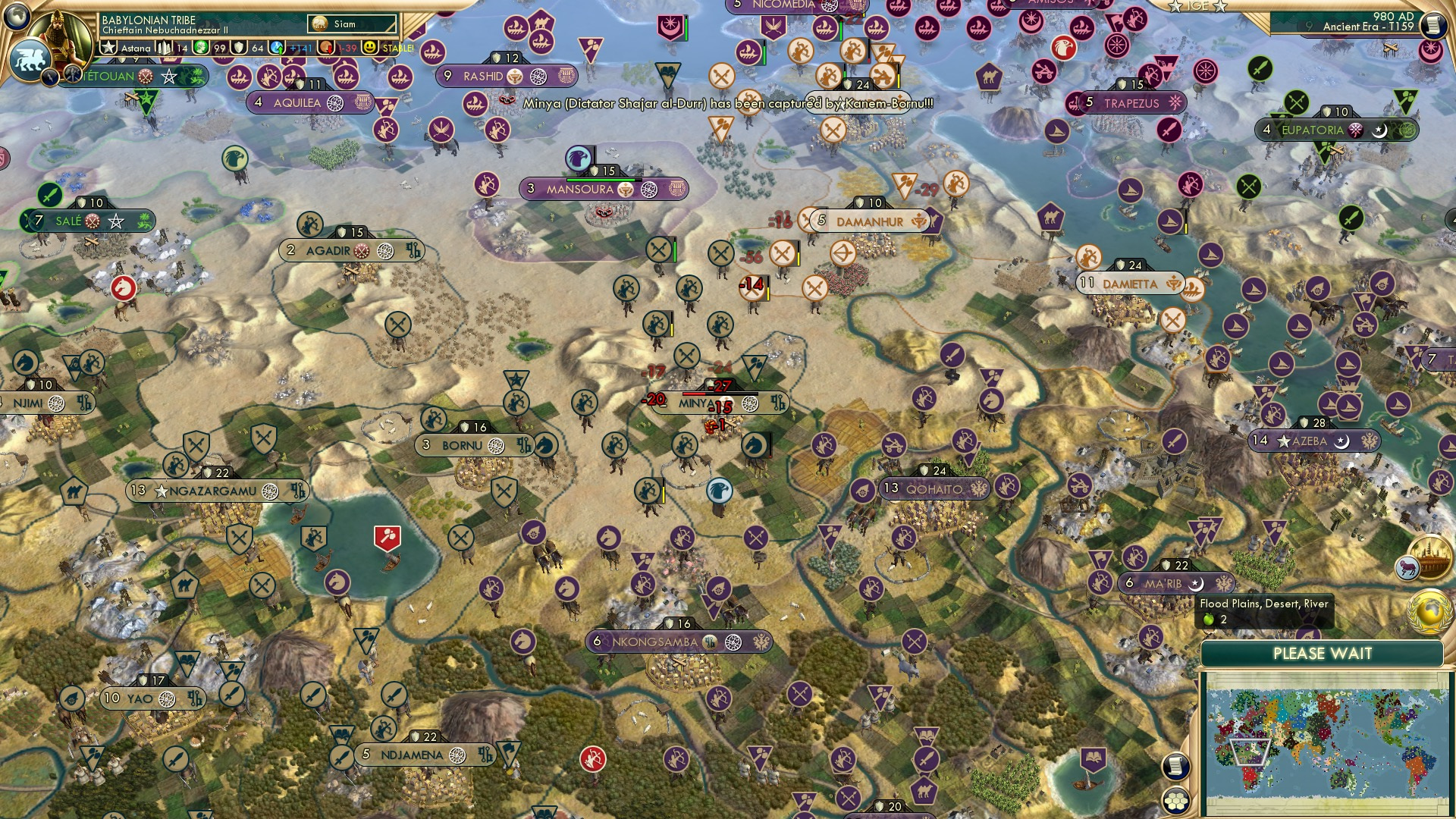Viewport: 1456px width, 819px height.
Task: Click the gold coin counter showing 99
Action: [202, 48]
